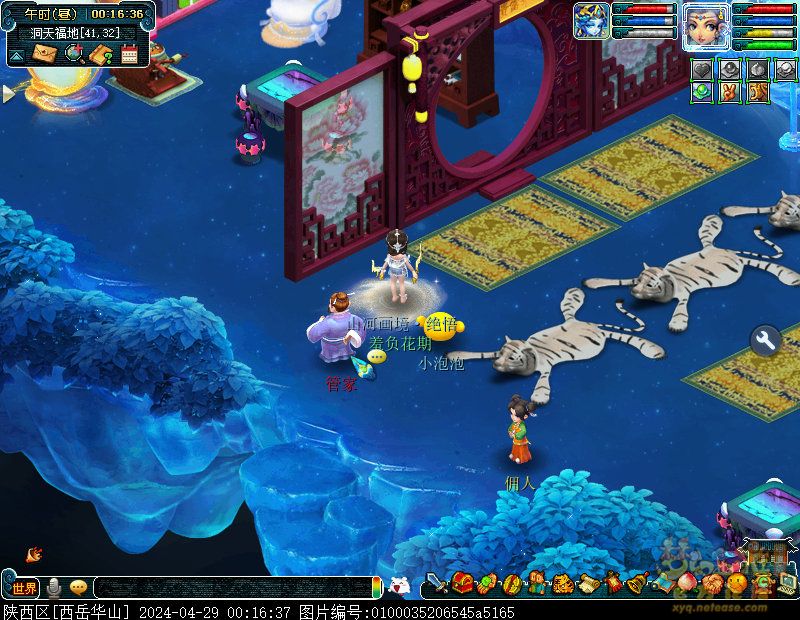This screenshot has height=620, width=800.
Task: Click the microphone voice chat button
Action: 53,587
